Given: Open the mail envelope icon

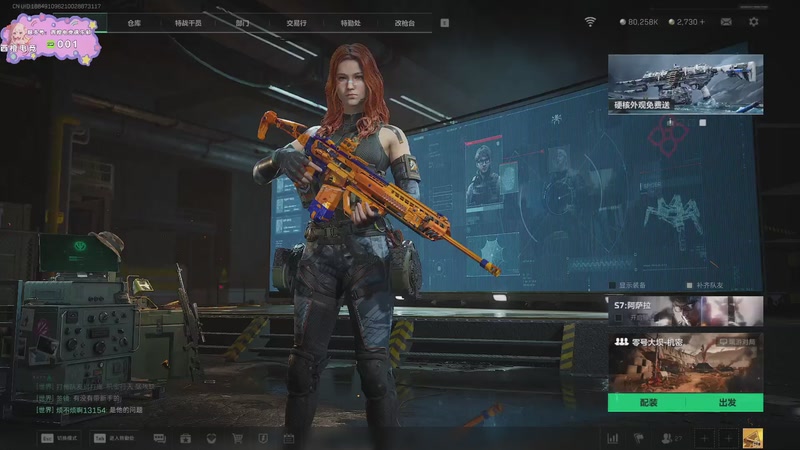Looking at the screenshot, I should click(x=726, y=21).
